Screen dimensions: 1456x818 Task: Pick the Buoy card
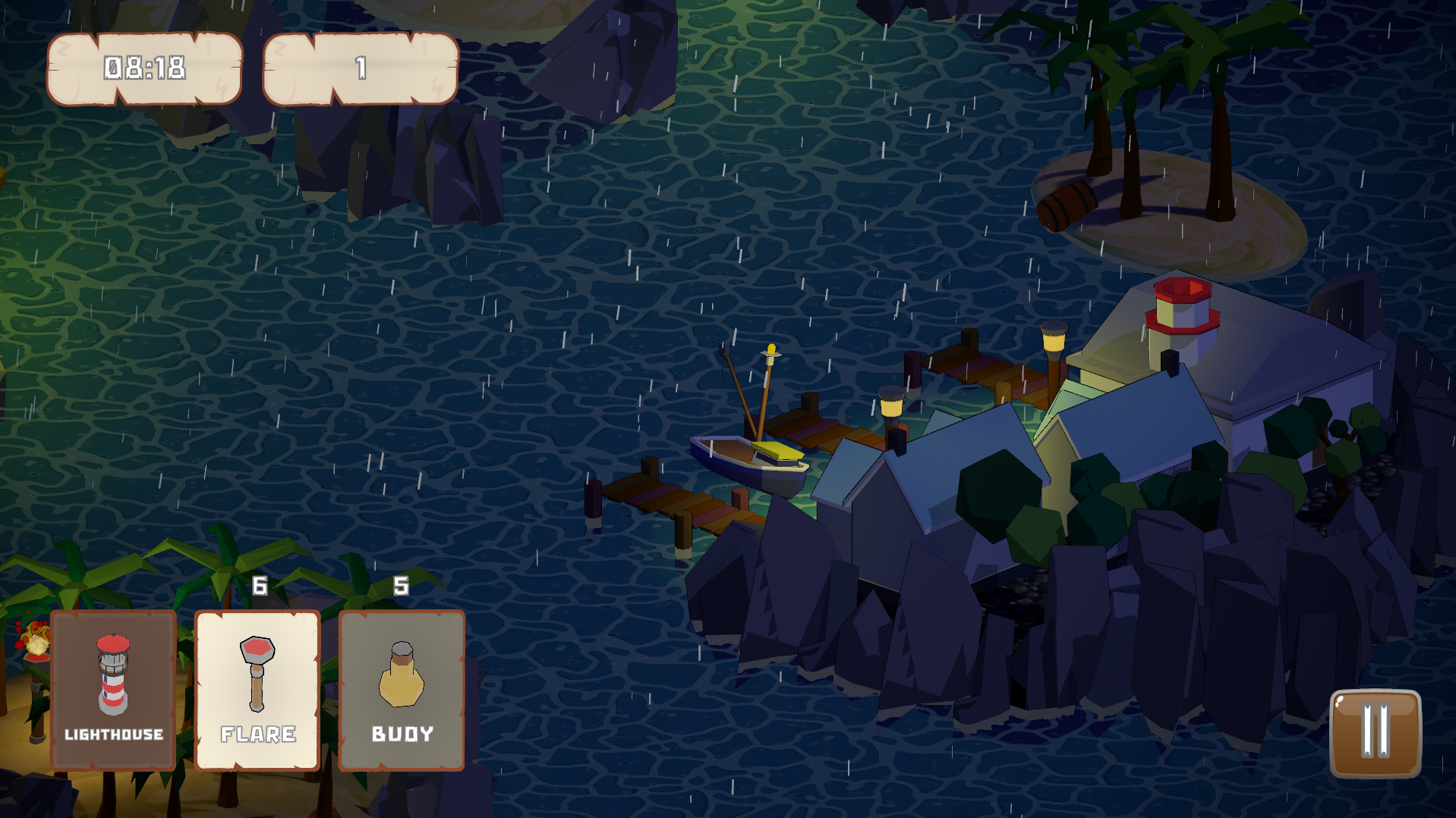tap(402, 690)
